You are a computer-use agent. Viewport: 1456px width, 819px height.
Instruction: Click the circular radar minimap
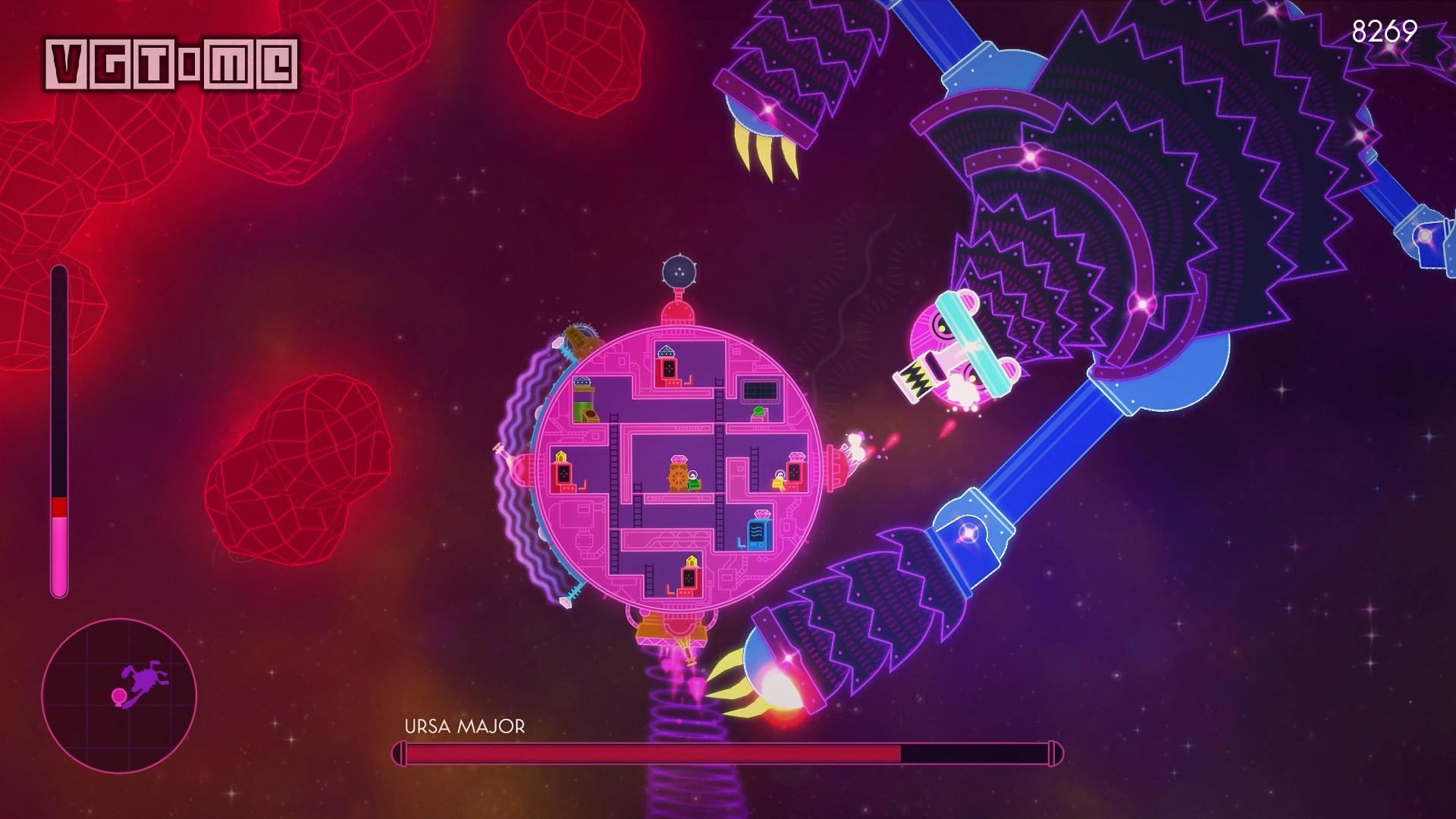(x=119, y=695)
